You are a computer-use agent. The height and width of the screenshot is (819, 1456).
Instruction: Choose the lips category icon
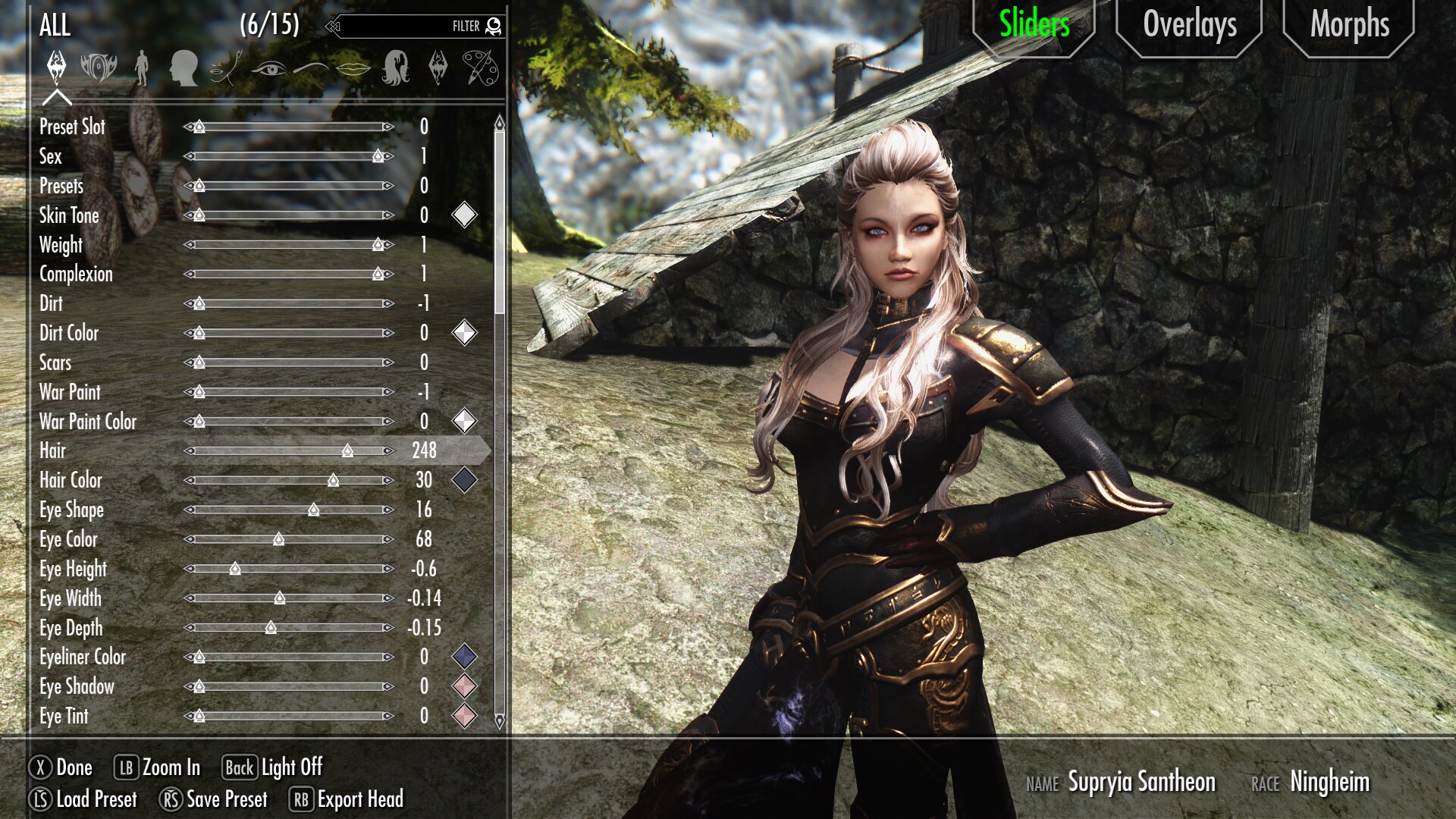[353, 69]
